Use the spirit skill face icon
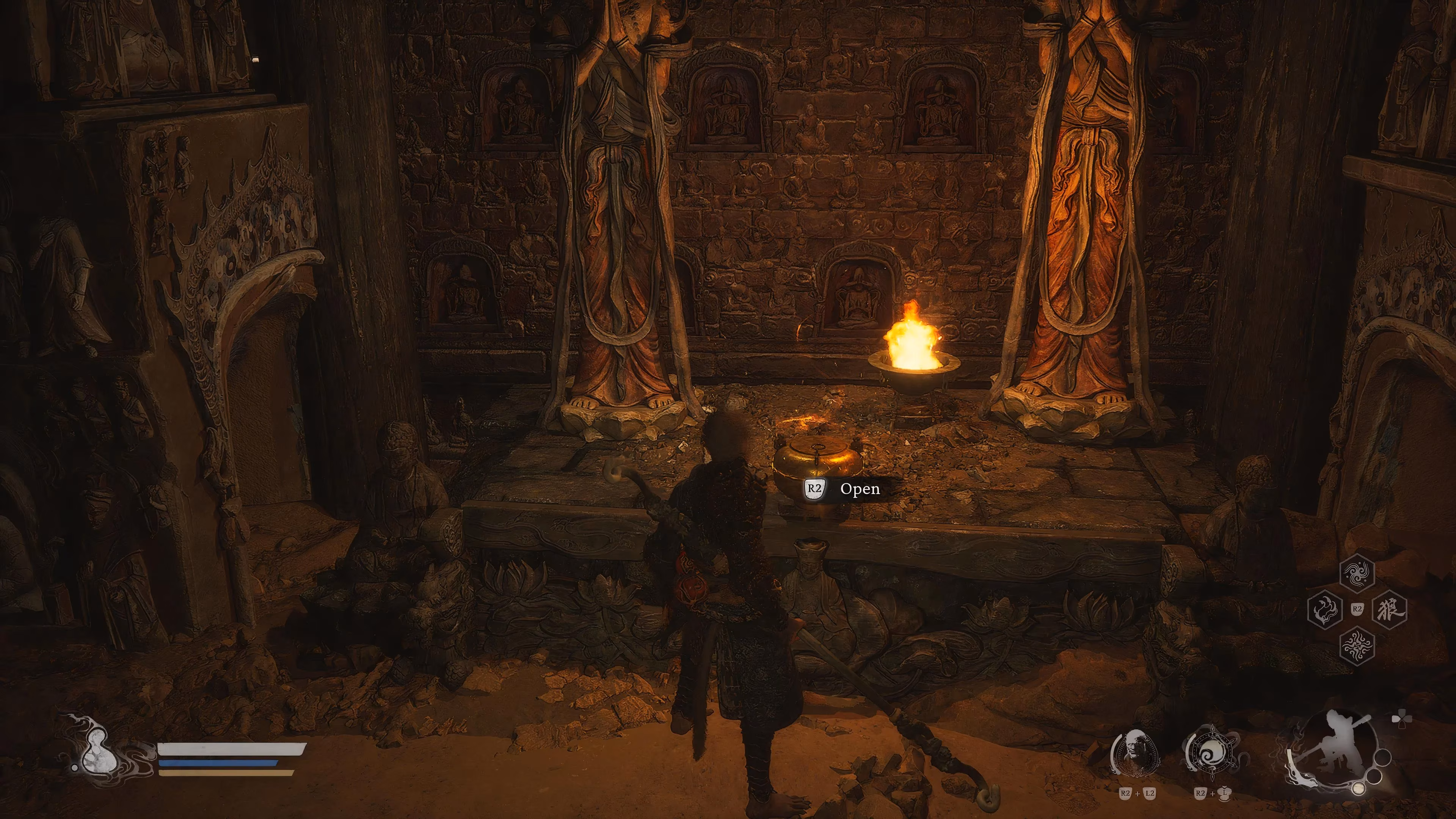1456x819 pixels. [1135, 753]
